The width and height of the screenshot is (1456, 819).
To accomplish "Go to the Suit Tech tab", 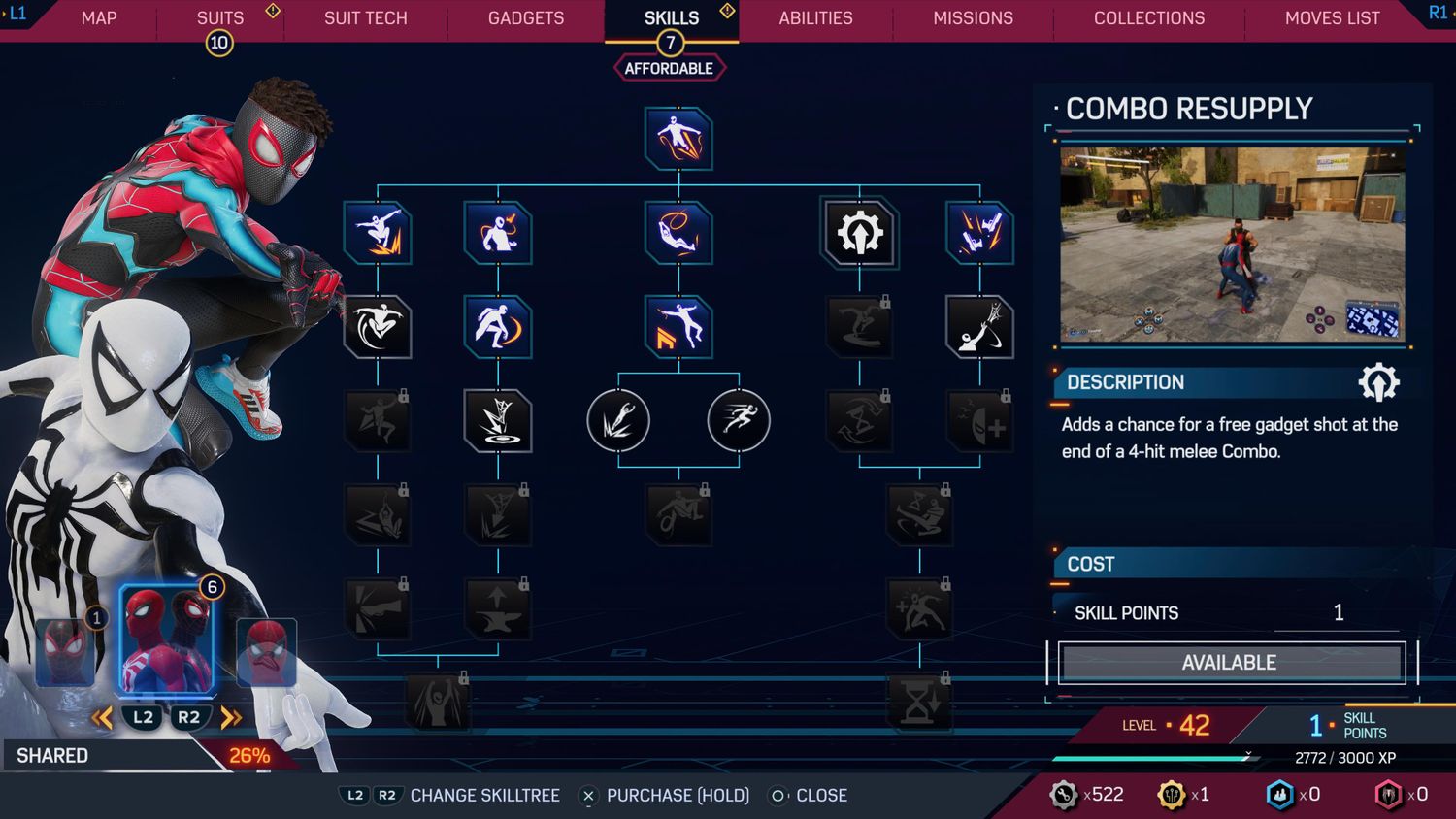I will pos(365,18).
